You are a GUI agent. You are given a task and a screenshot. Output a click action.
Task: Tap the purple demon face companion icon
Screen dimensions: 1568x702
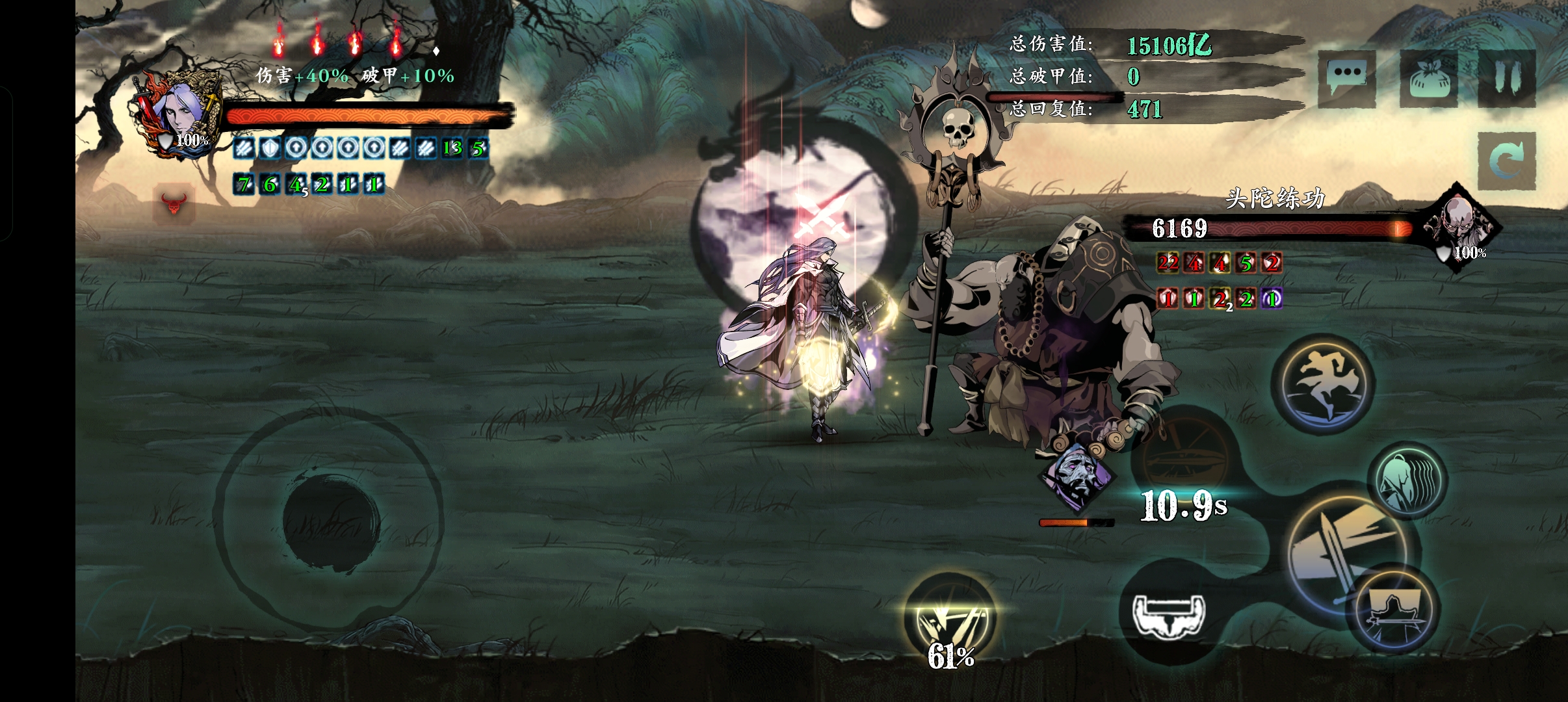[x=1077, y=478]
